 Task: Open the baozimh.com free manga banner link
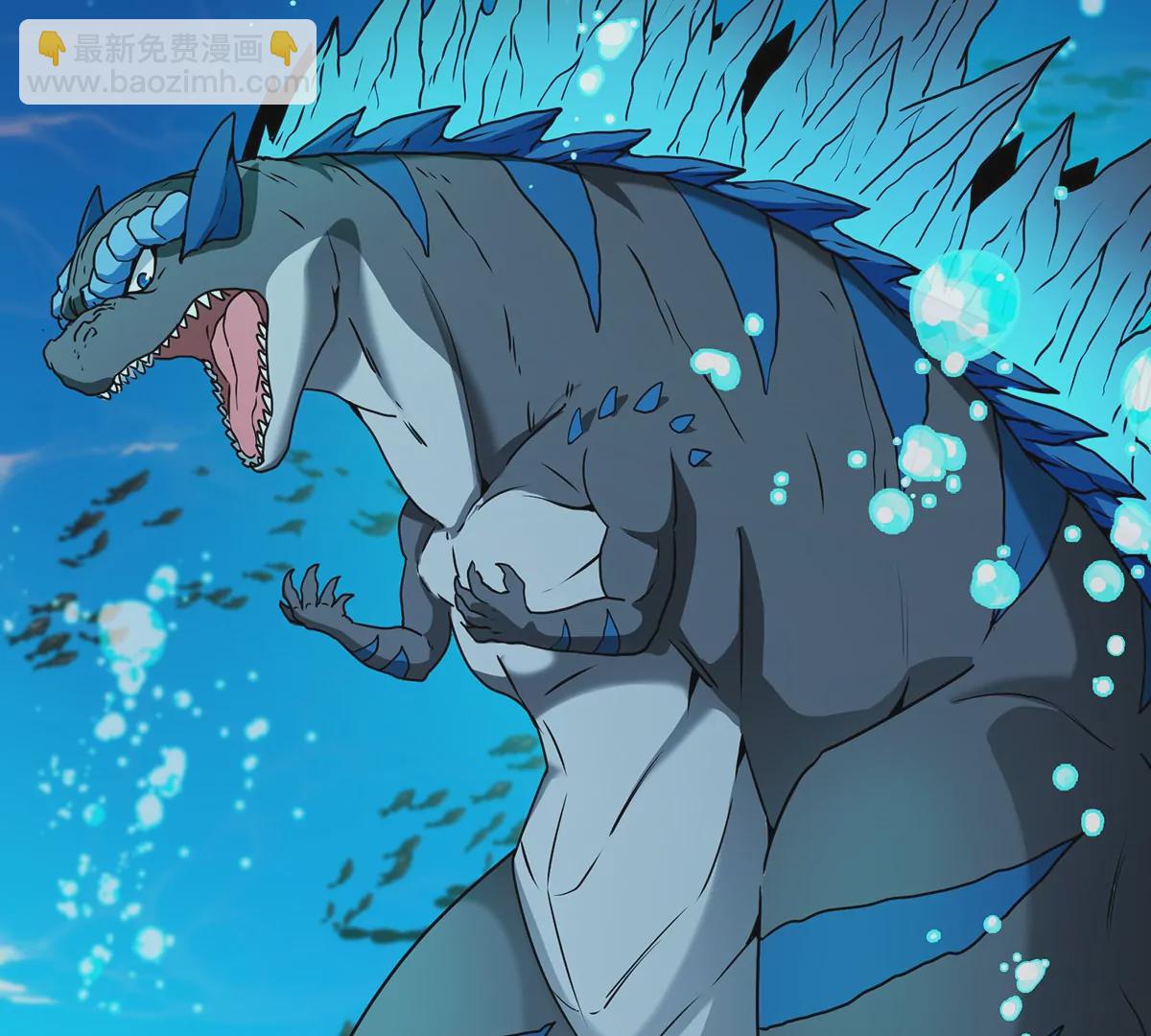[168, 62]
